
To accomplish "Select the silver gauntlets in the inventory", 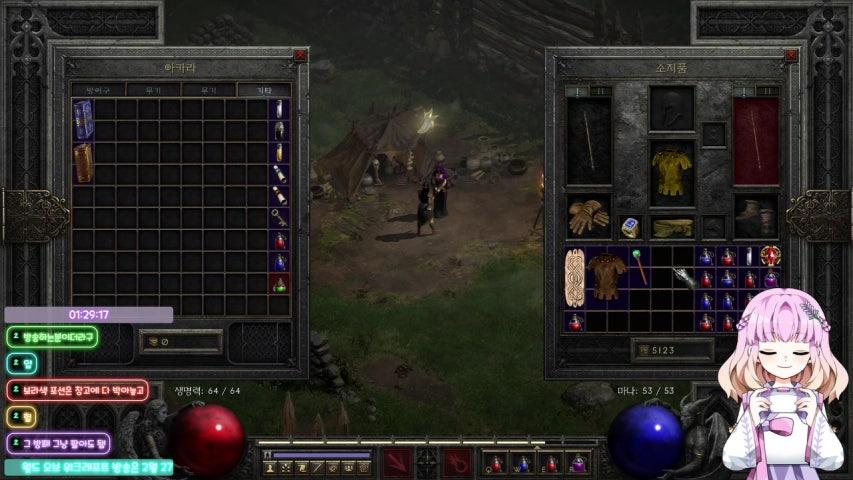I will 684,278.
